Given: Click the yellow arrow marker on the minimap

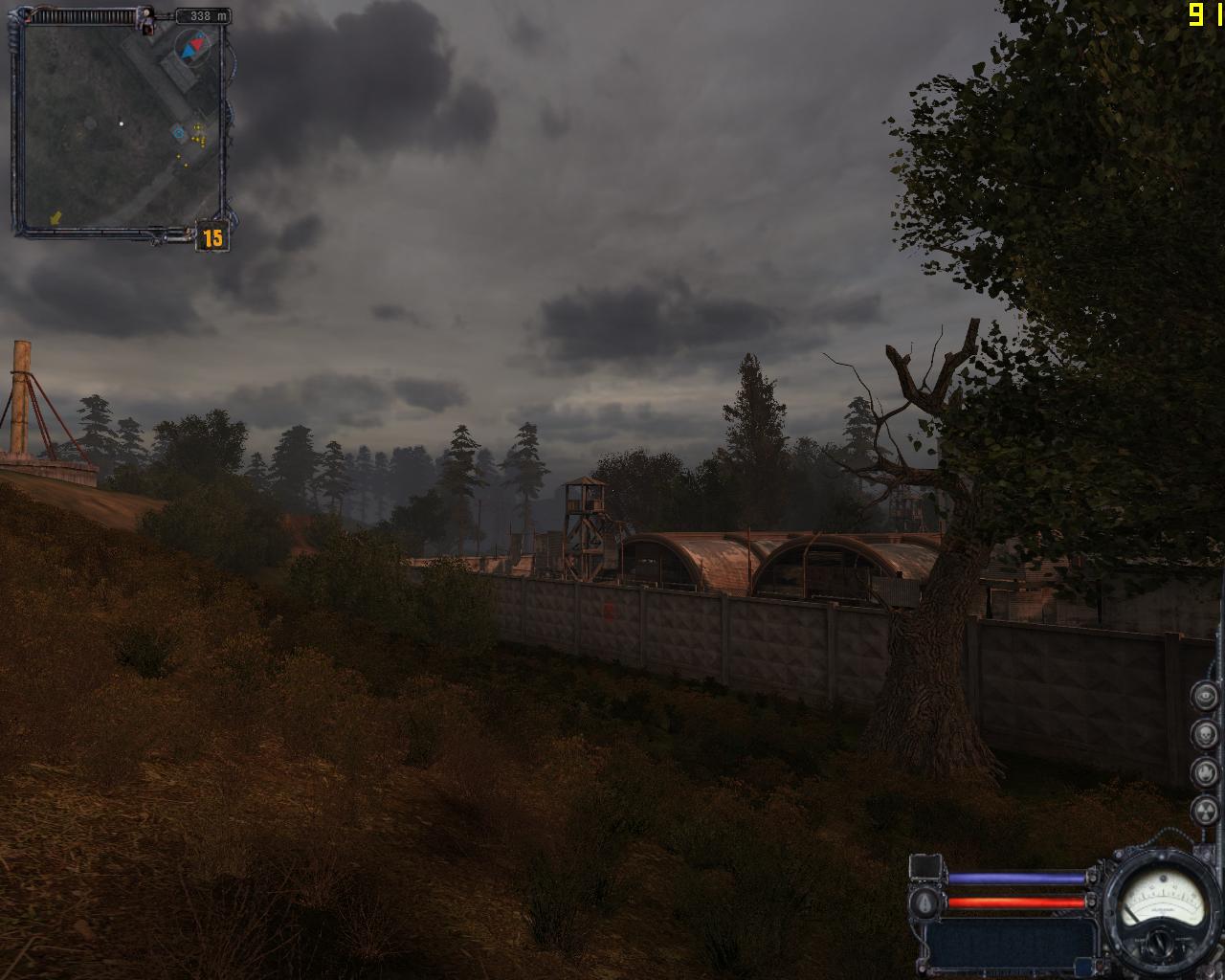Looking at the screenshot, I should (56, 218).
